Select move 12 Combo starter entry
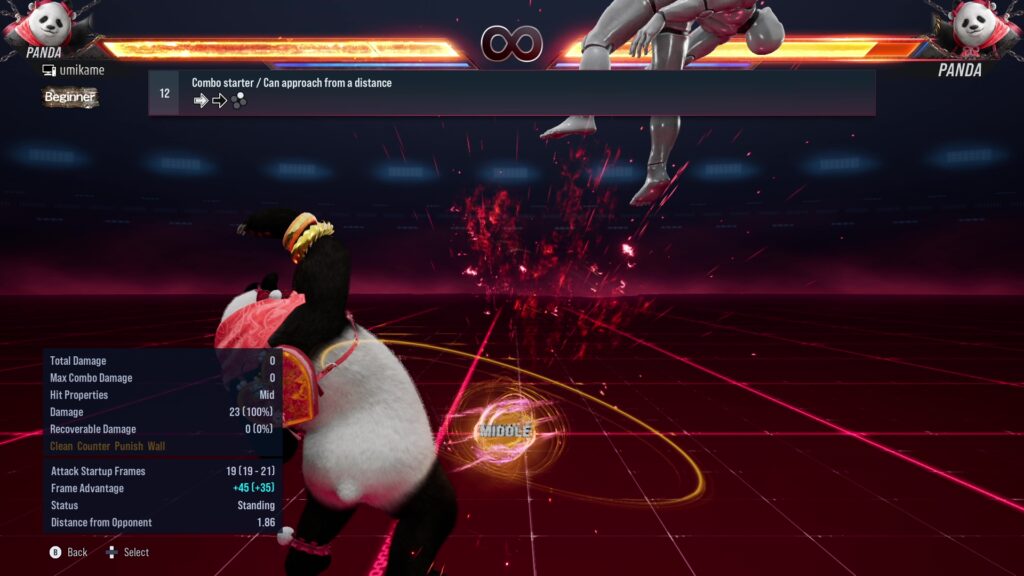 512,93
